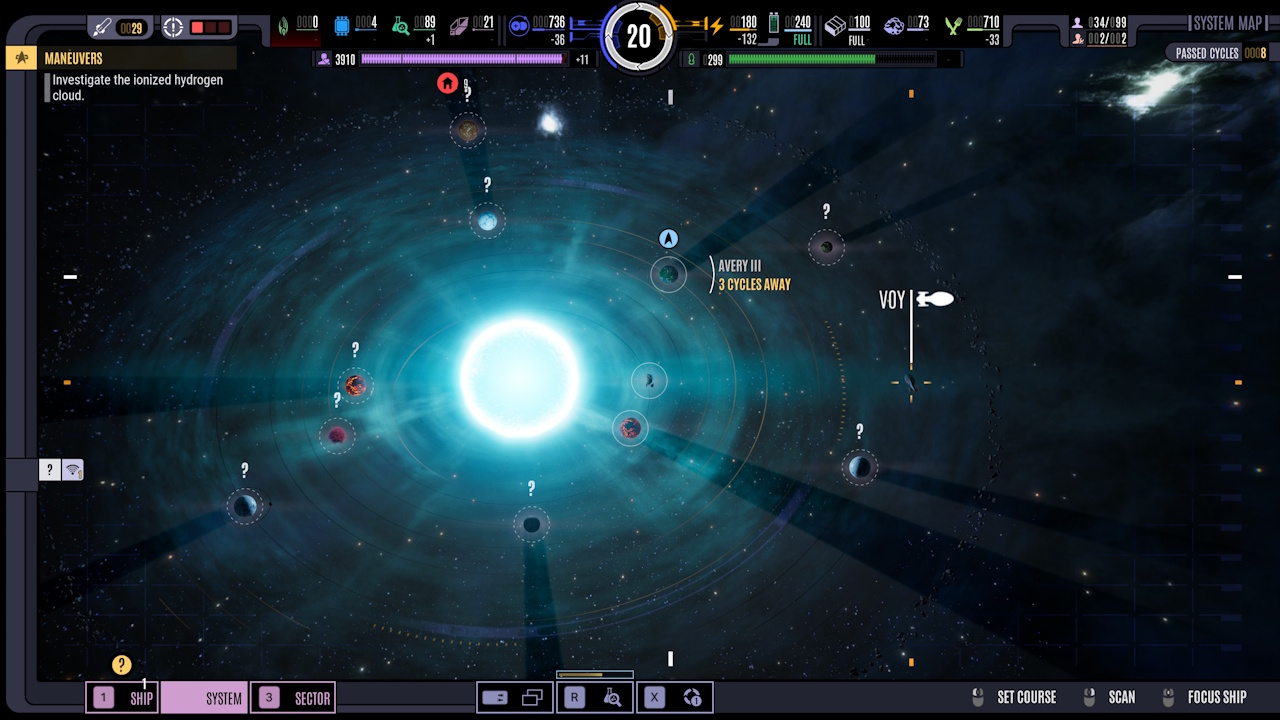Open the research flask icon beside R
Screen dimensions: 1280x720
pos(613,697)
